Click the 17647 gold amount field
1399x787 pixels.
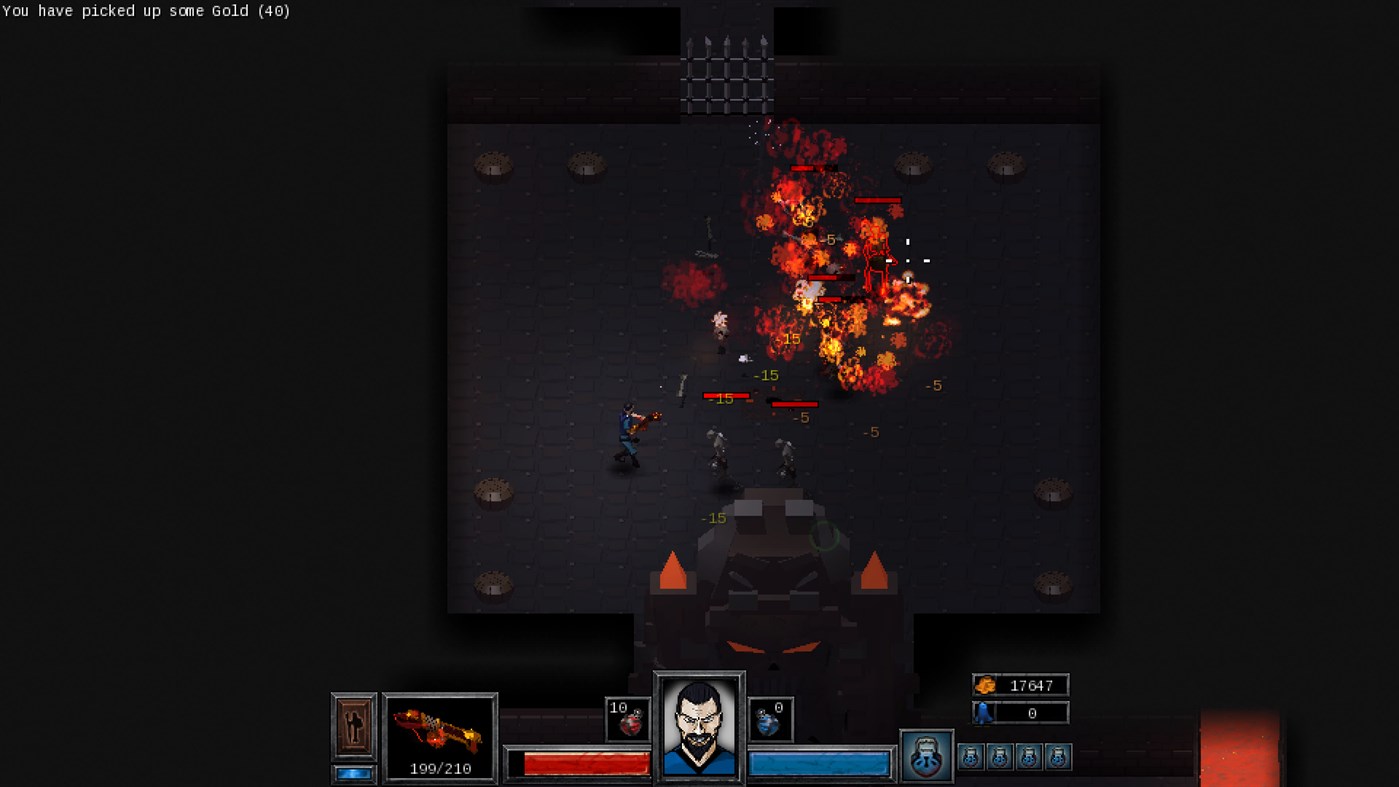(1034, 685)
